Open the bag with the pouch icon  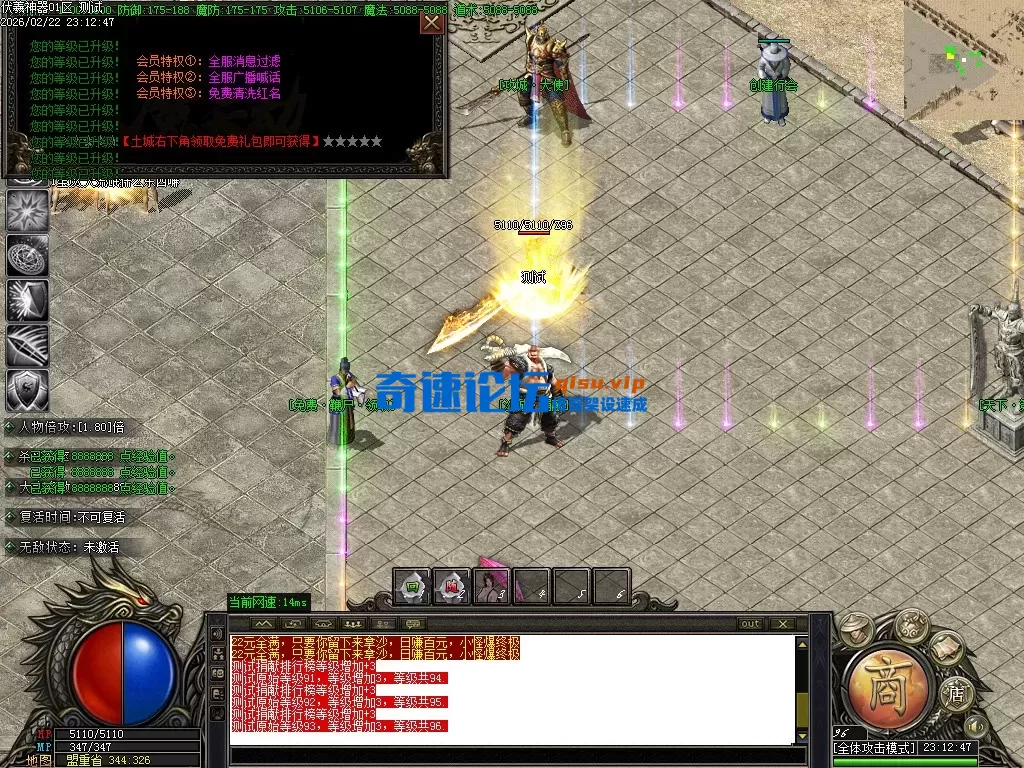coord(910,626)
